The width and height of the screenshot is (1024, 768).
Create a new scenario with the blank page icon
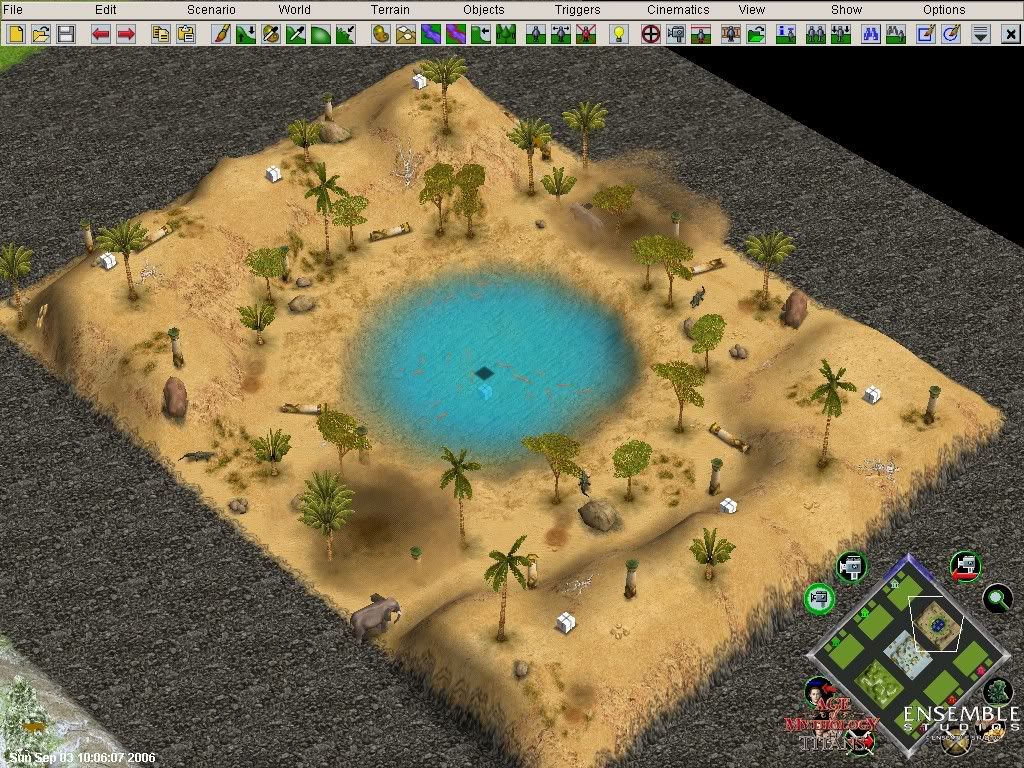[x=17, y=34]
